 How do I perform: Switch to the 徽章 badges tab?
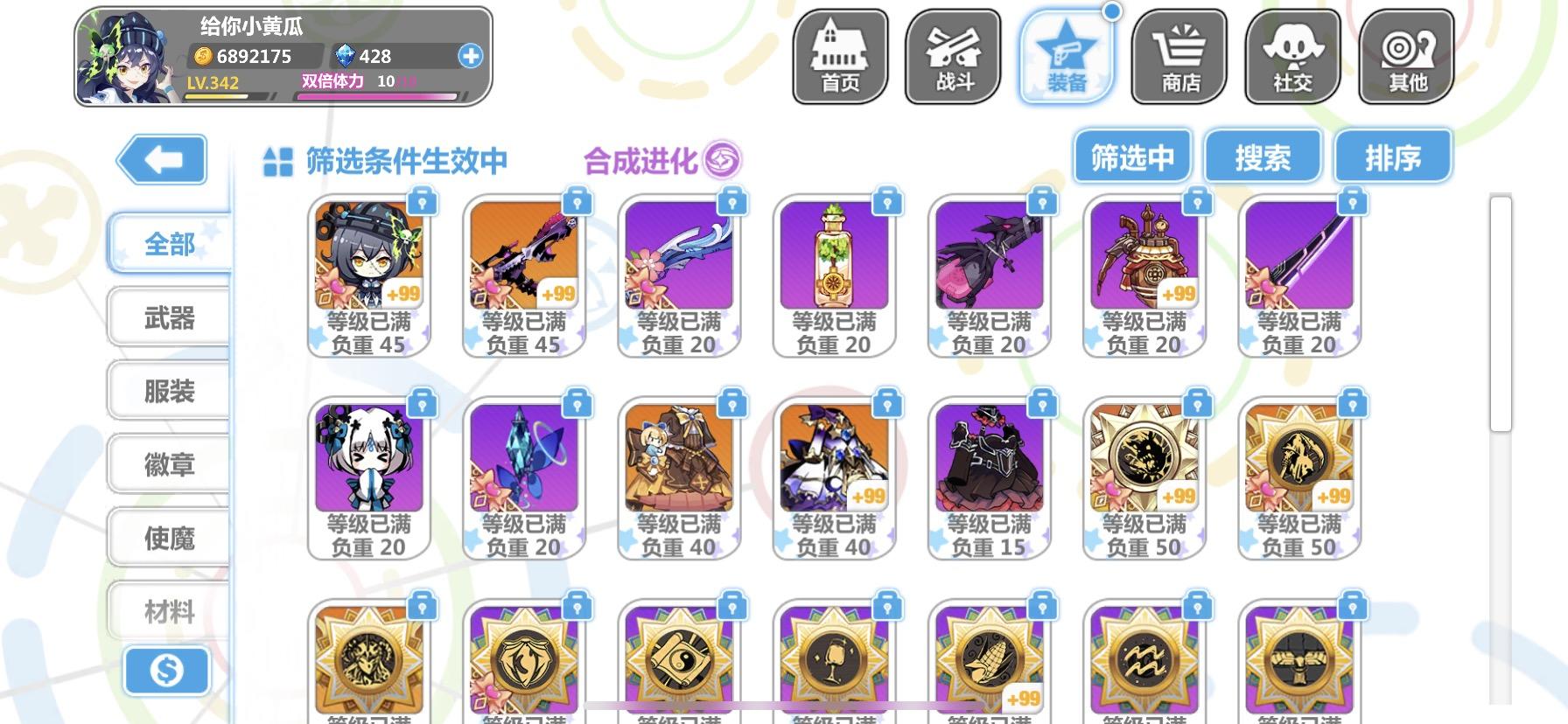click(167, 463)
